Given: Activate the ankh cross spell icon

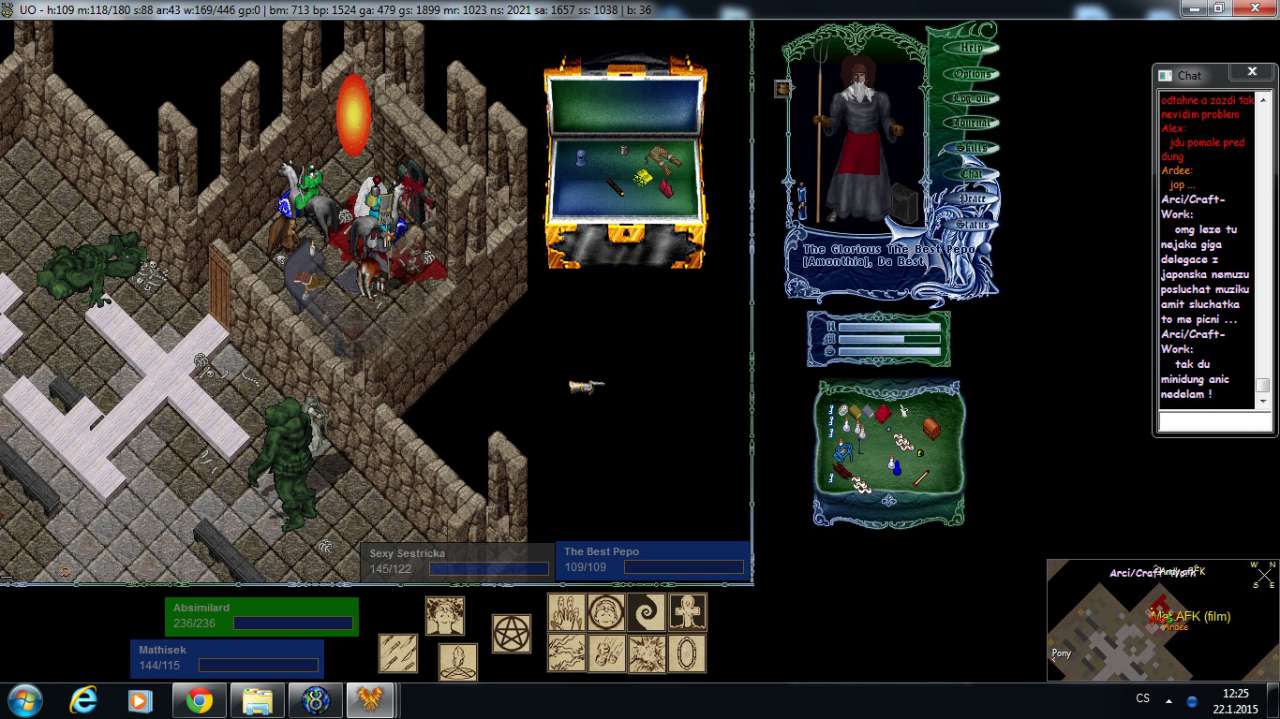Looking at the screenshot, I should (687, 612).
